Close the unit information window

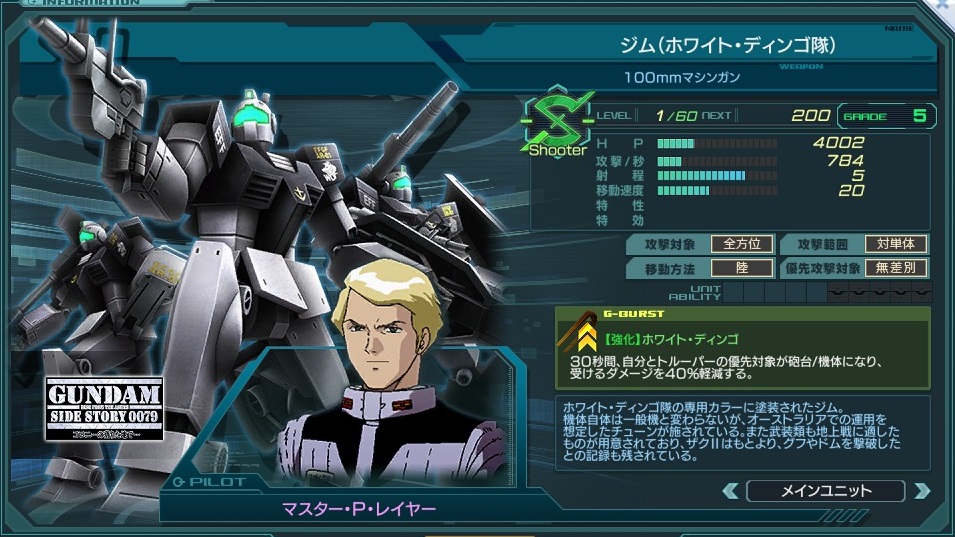945,5
